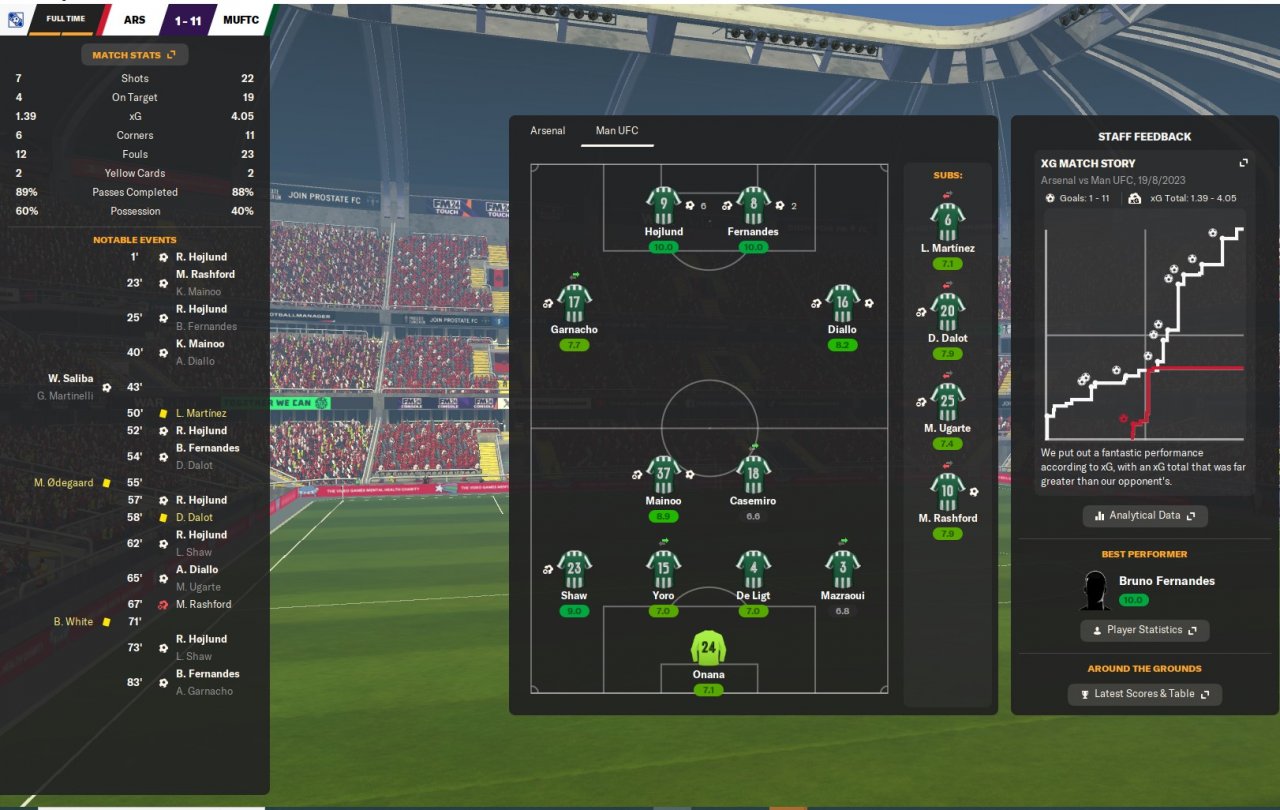Open the Analytical Data view
This screenshot has height=810, width=1280.
pyautogui.click(x=1145, y=516)
